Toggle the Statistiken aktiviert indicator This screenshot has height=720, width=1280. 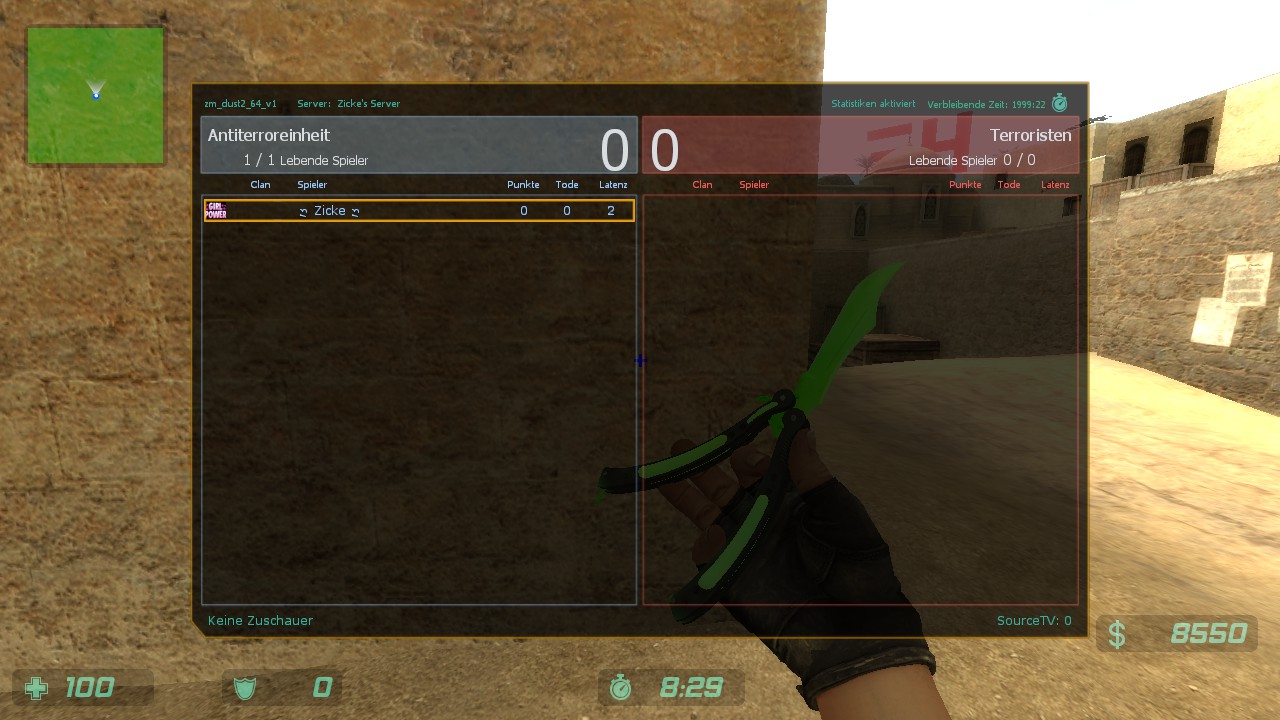click(874, 103)
